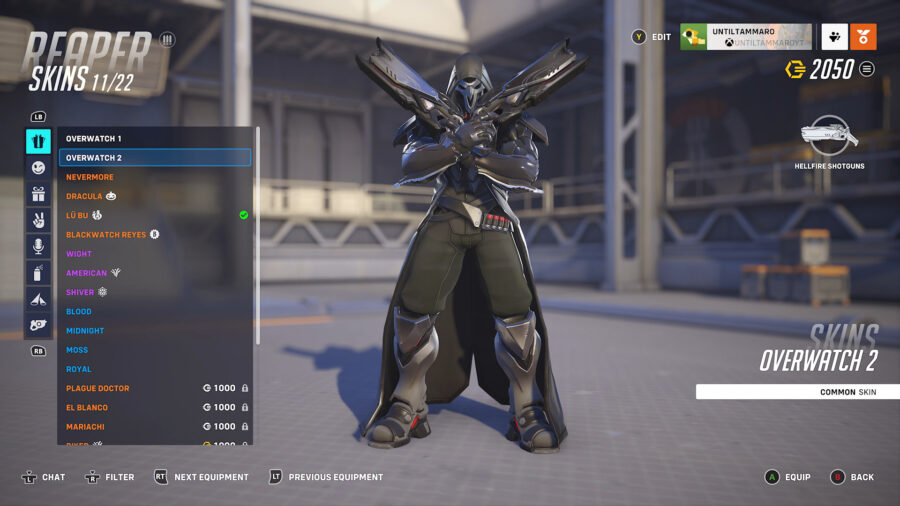The image size is (900, 506).
Task: Switch to the voice lines microphone tab
Action: [38, 246]
